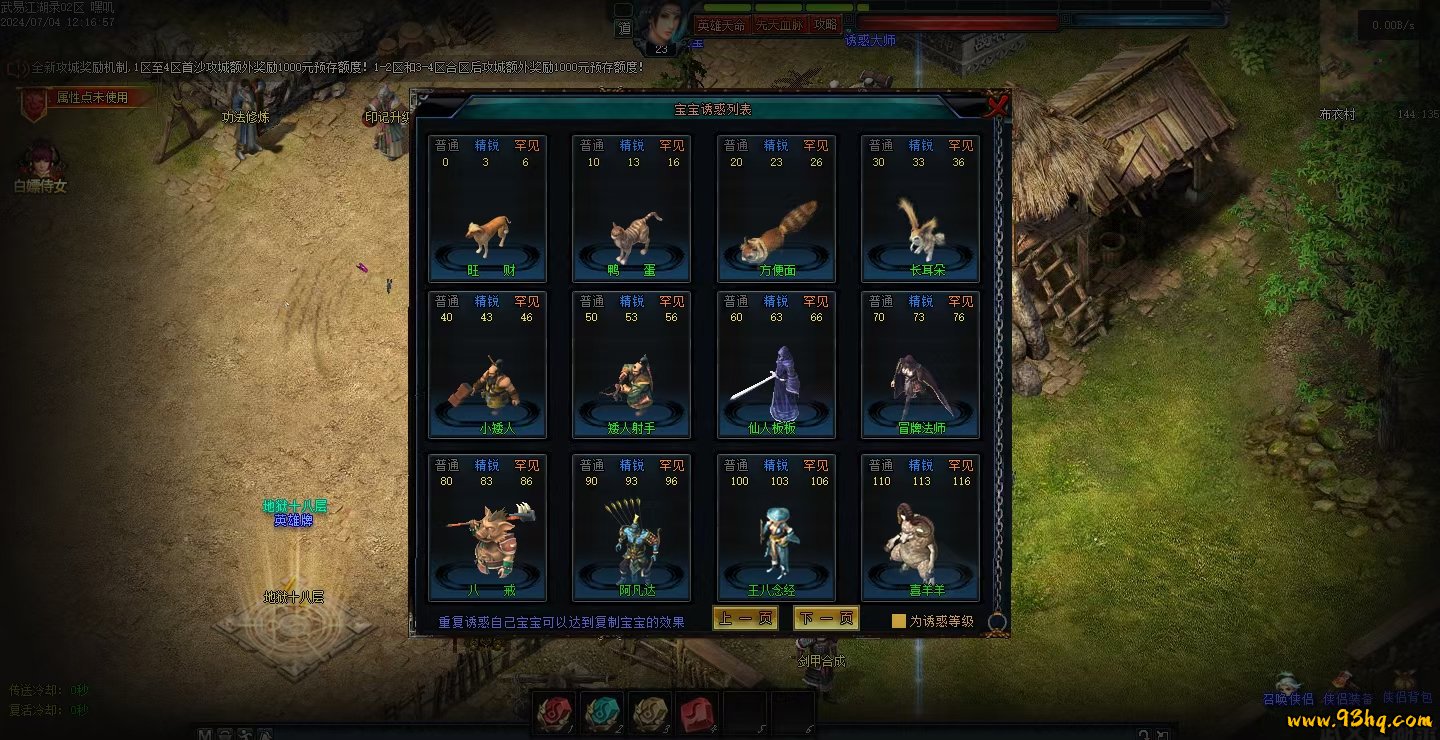The image size is (1440, 740).
Task: Open the 攻略 guide button
Action: pyautogui.click(x=826, y=25)
